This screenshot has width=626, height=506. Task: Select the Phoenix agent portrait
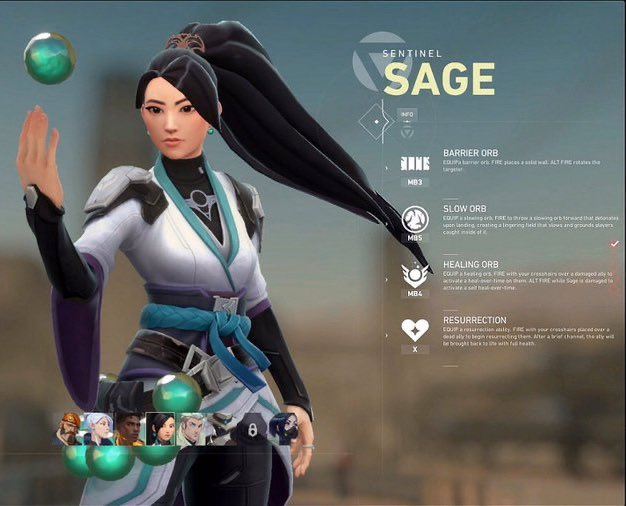click(x=129, y=429)
